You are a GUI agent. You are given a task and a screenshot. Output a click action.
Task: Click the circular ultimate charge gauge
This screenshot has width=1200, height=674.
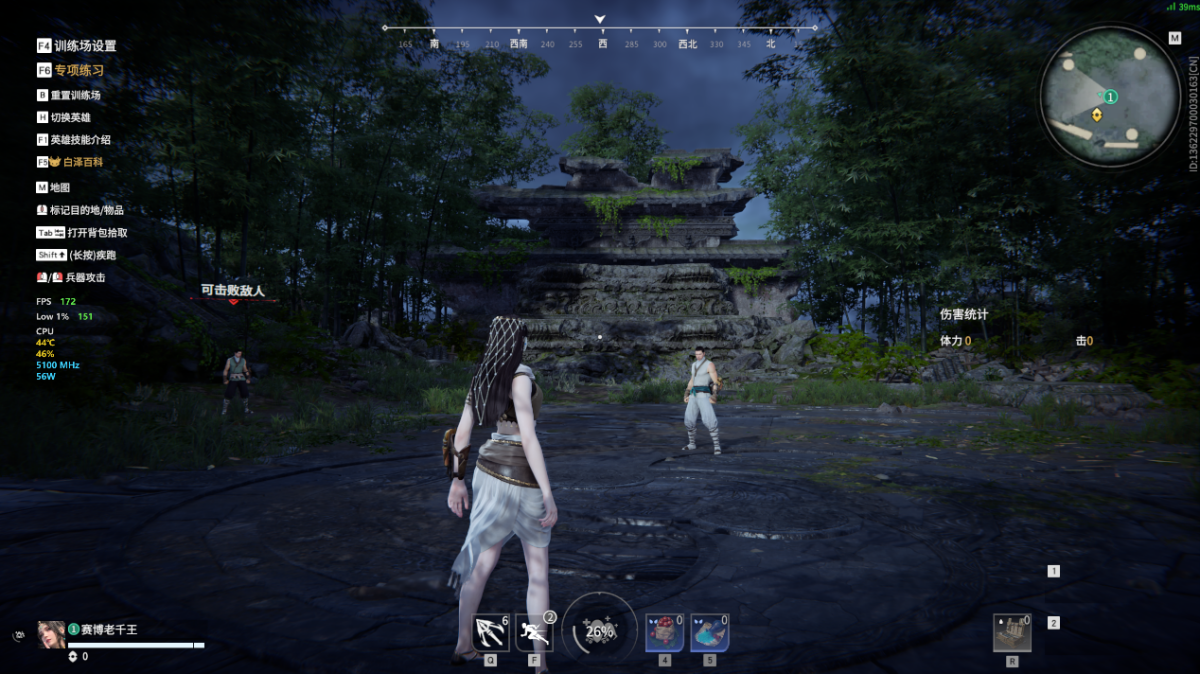(x=600, y=631)
